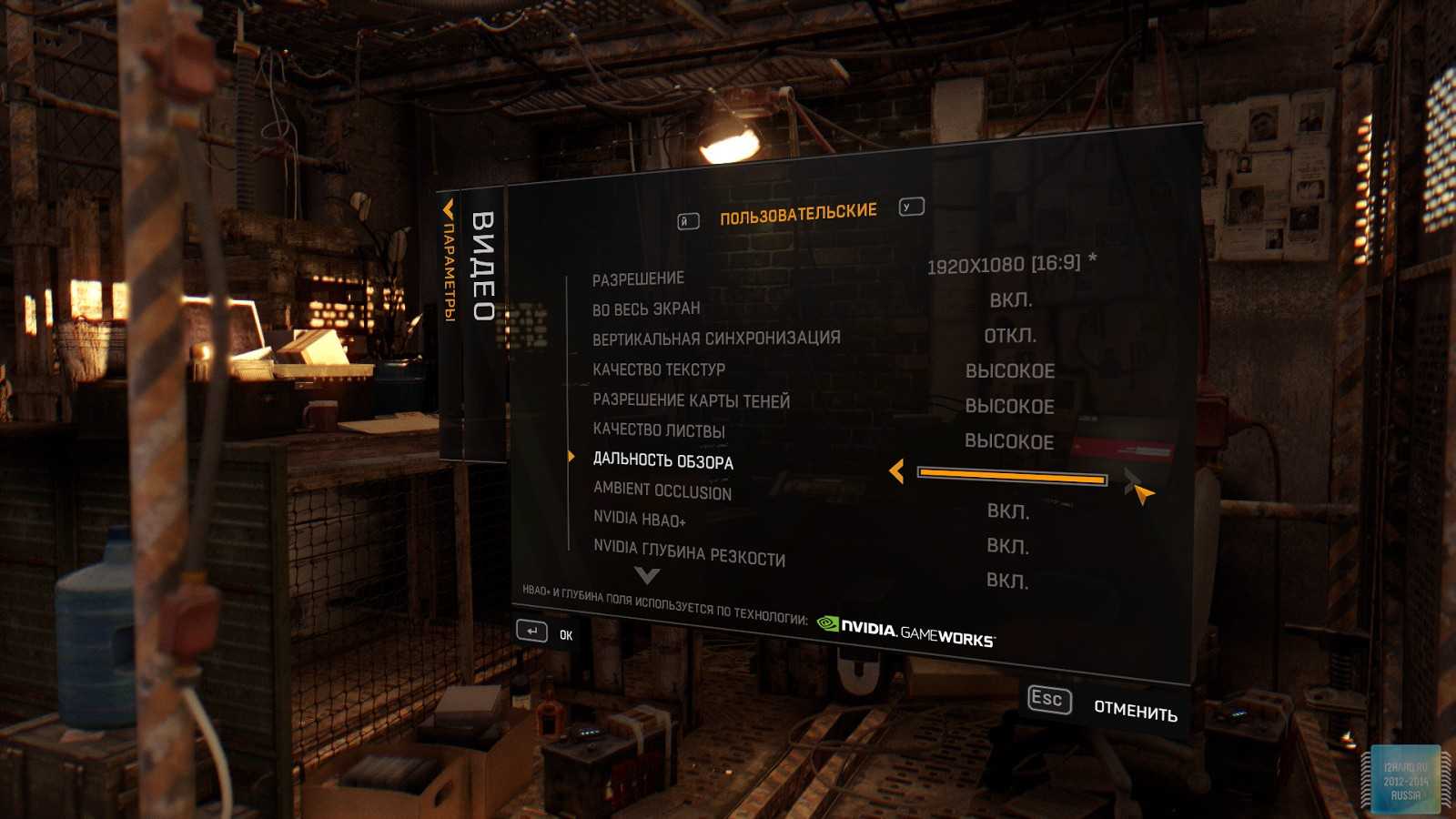This screenshot has width=1456, height=819.
Task: Select the Пользовательские preset label
Action: [x=798, y=214]
